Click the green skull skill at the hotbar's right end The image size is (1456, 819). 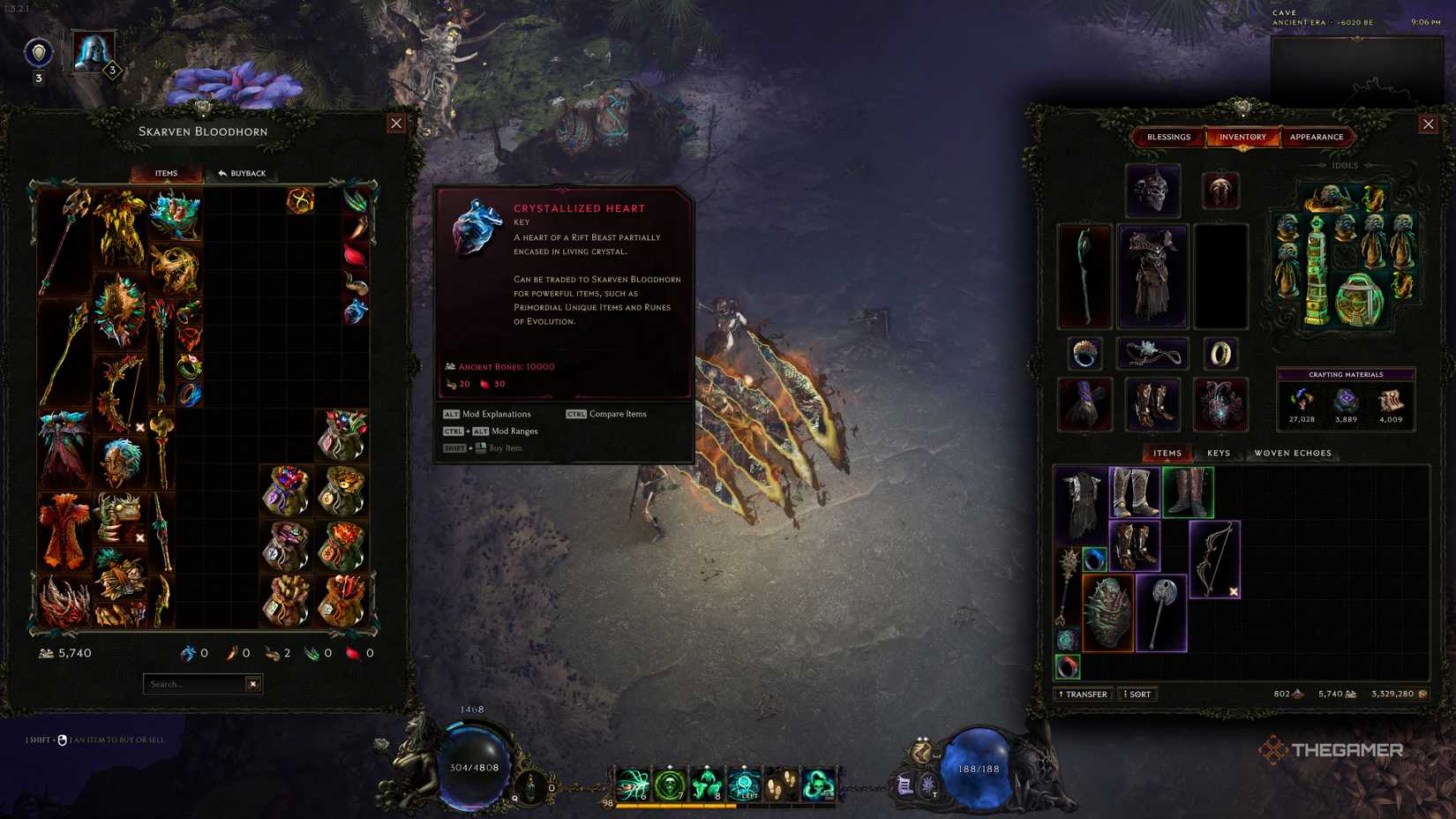(817, 784)
